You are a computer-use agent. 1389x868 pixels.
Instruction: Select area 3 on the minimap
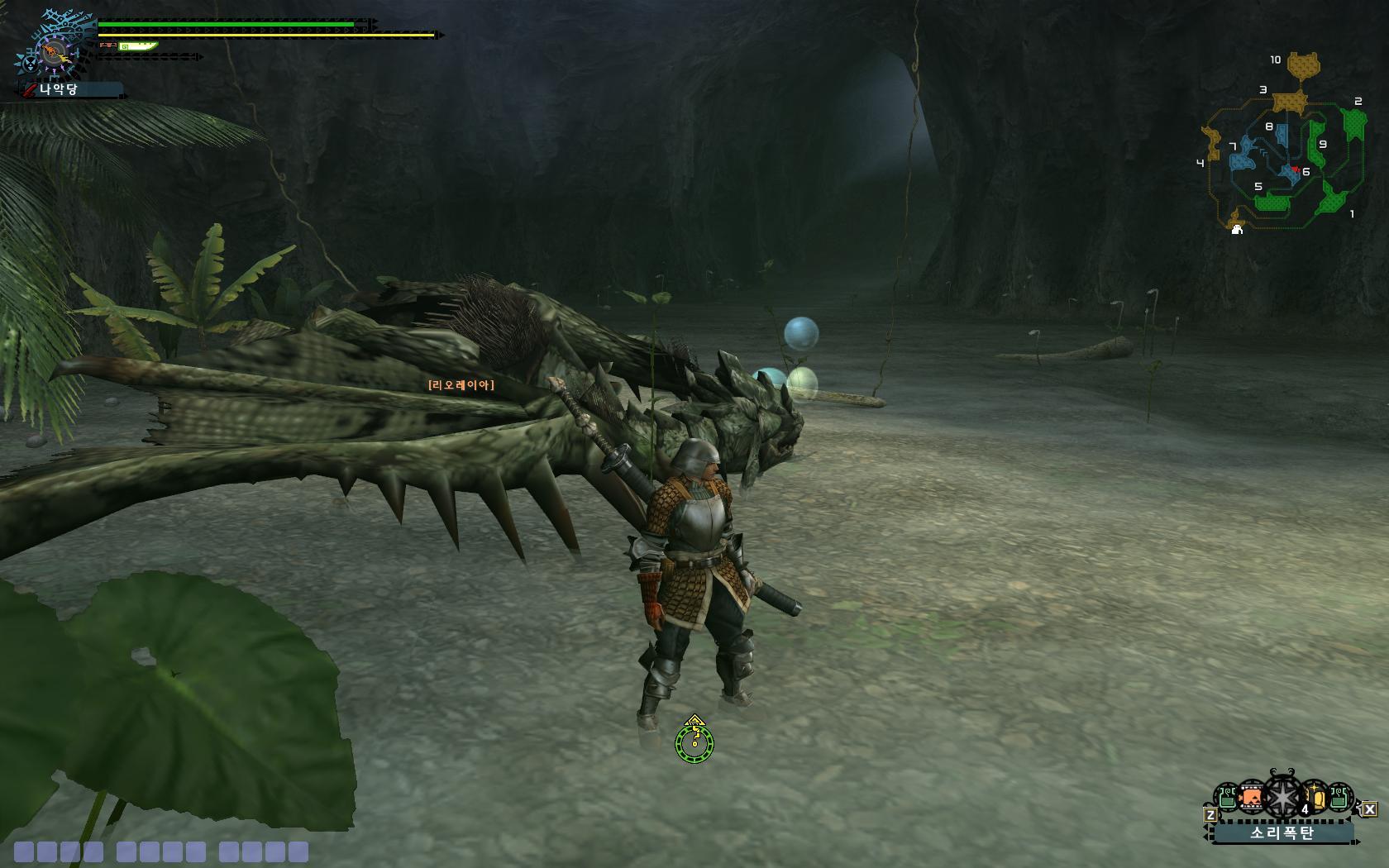click(1287, 102)
